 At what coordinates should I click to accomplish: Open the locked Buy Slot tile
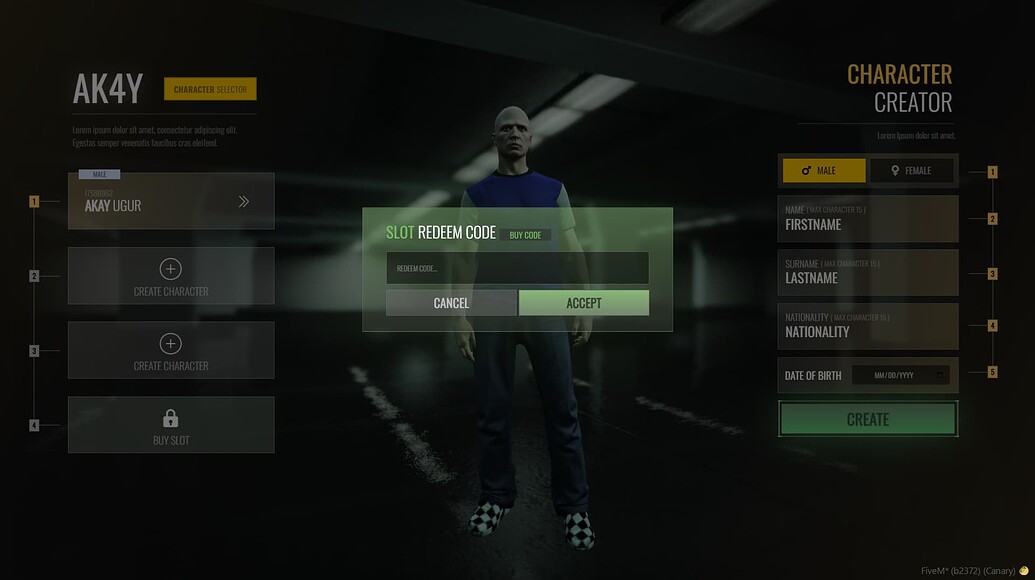click(x=171, y=425)
